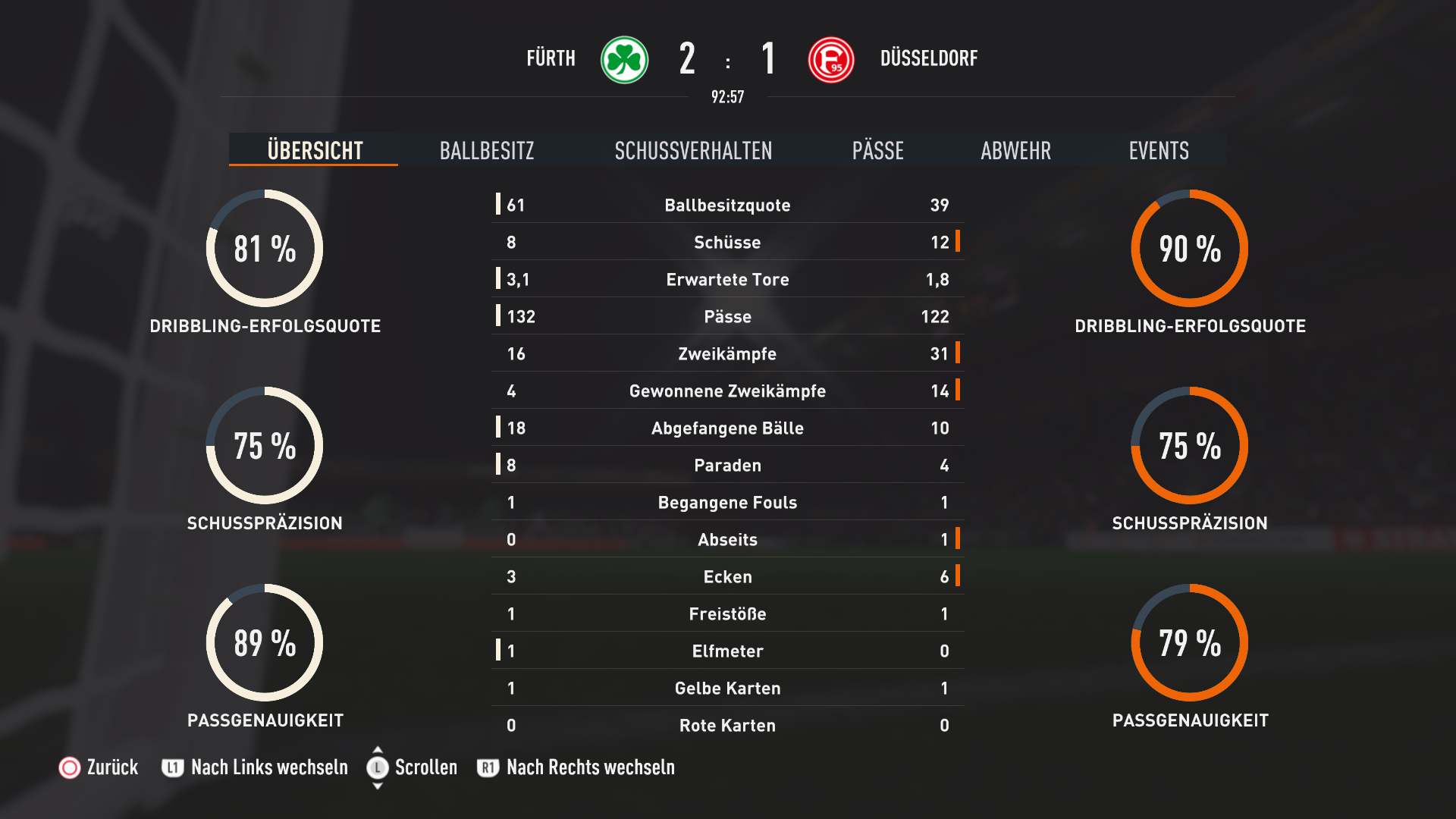Switch to the Abwehr tab

[1015, 150]
